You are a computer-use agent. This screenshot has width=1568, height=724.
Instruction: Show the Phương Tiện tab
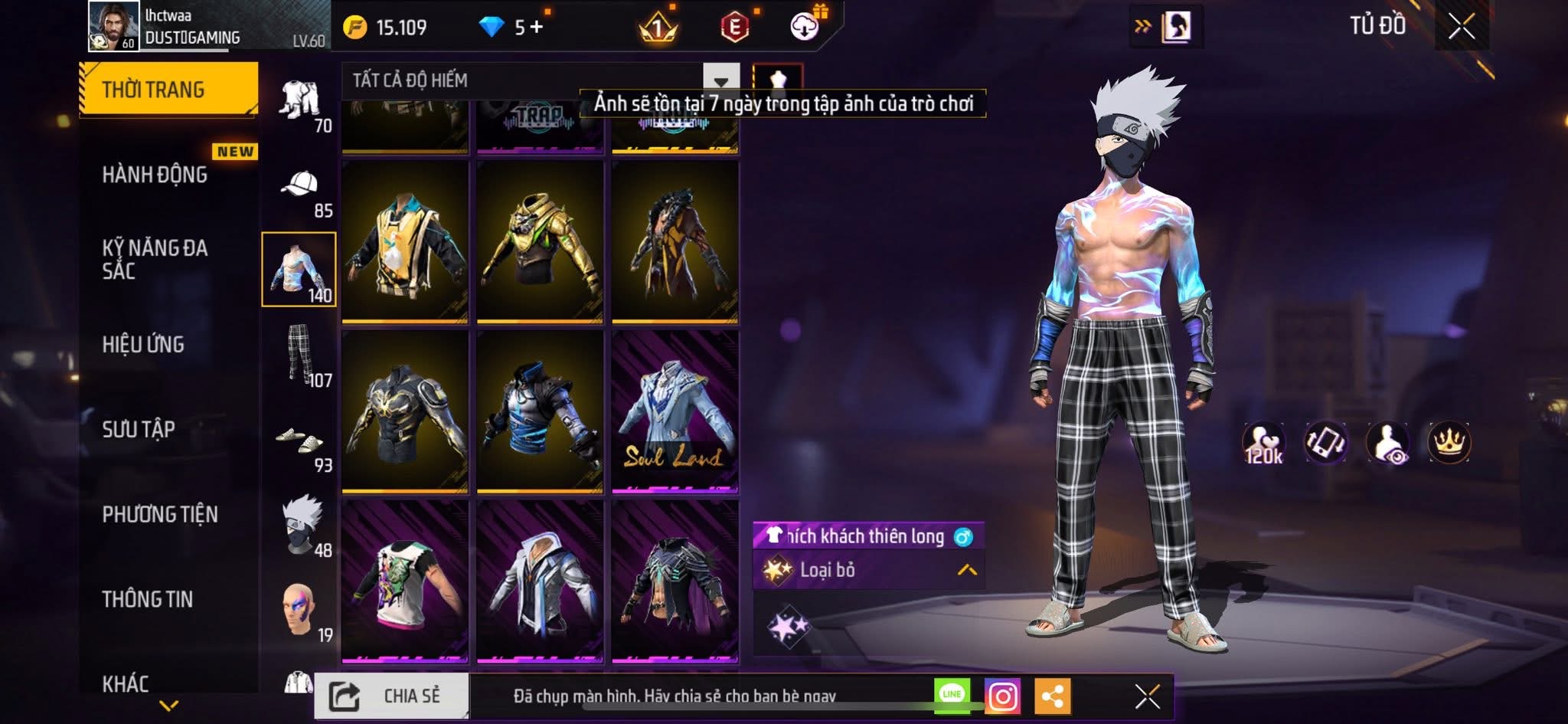[x=160, y=514]
